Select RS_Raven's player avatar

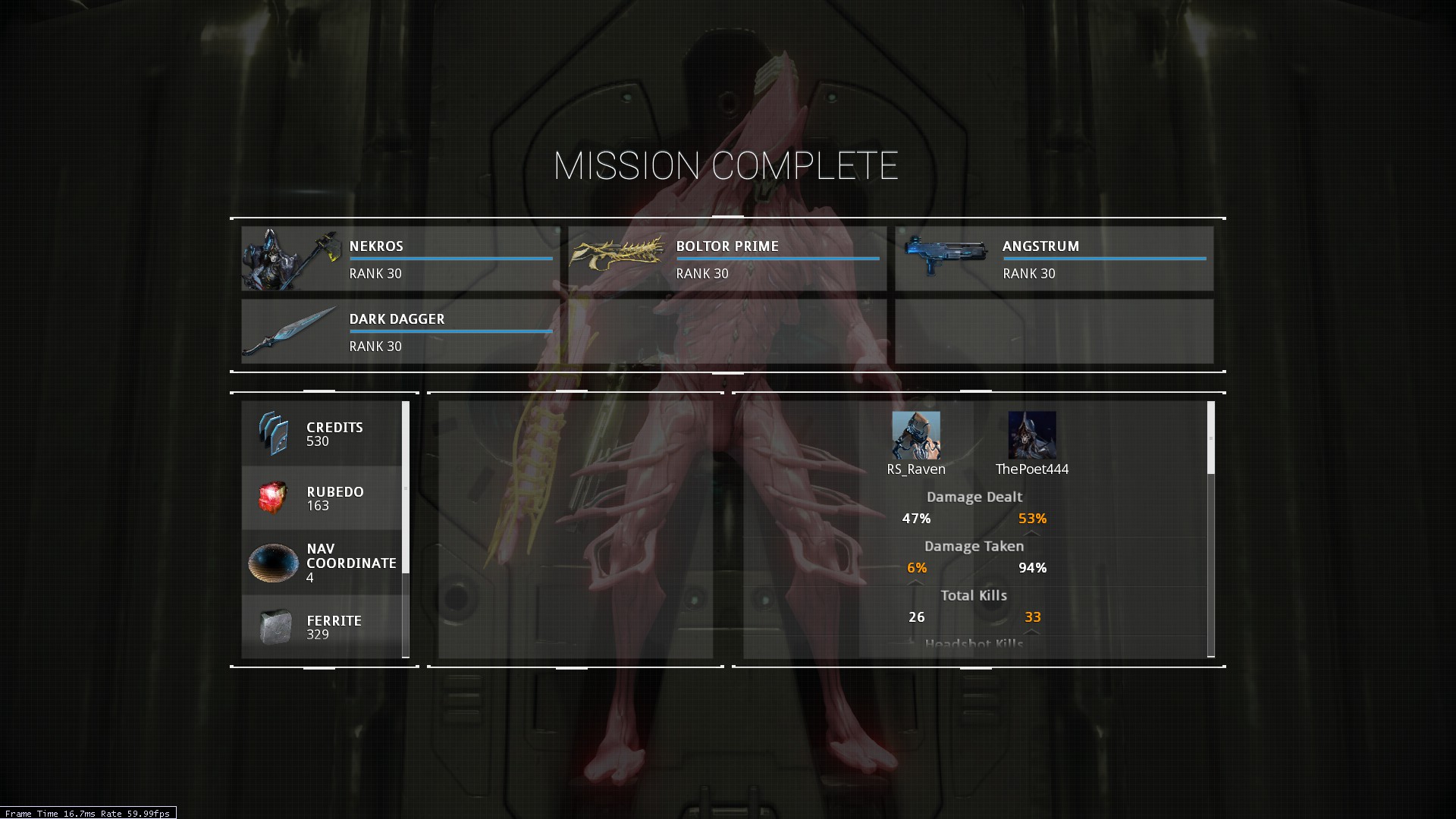pyautogui.click(x=916, y=435)
